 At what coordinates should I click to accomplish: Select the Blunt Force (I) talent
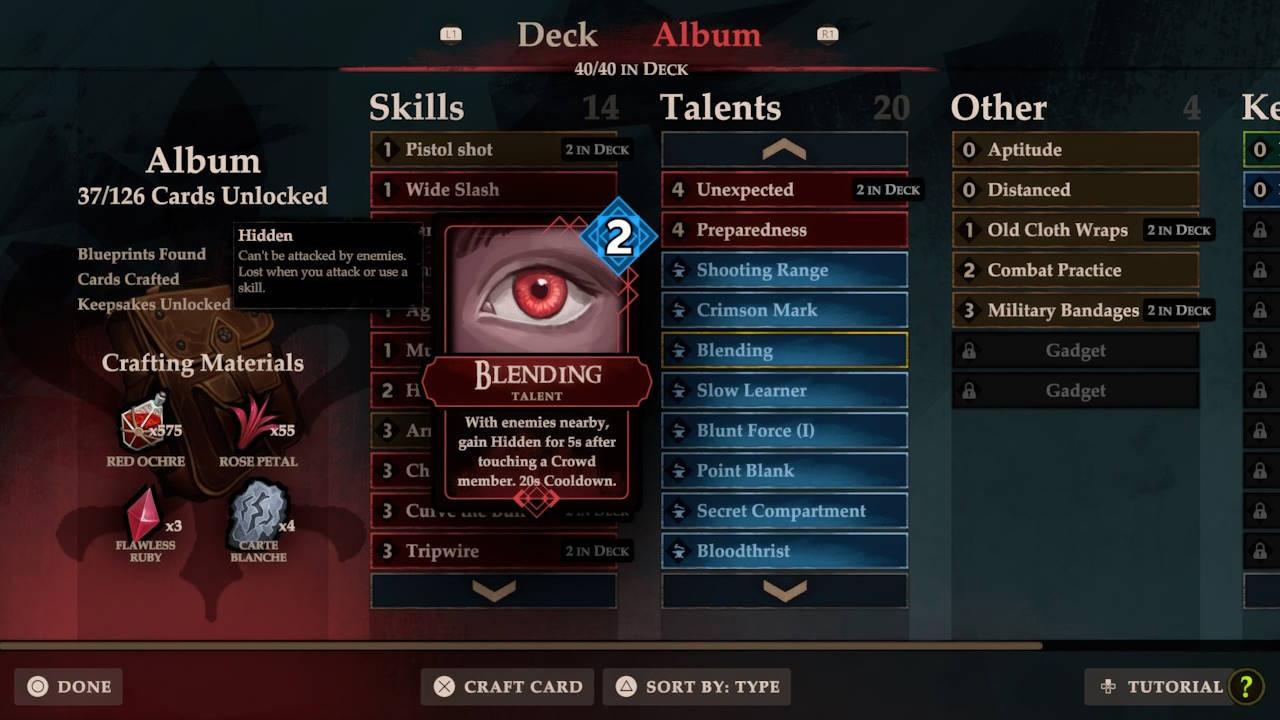coord(784,430)
